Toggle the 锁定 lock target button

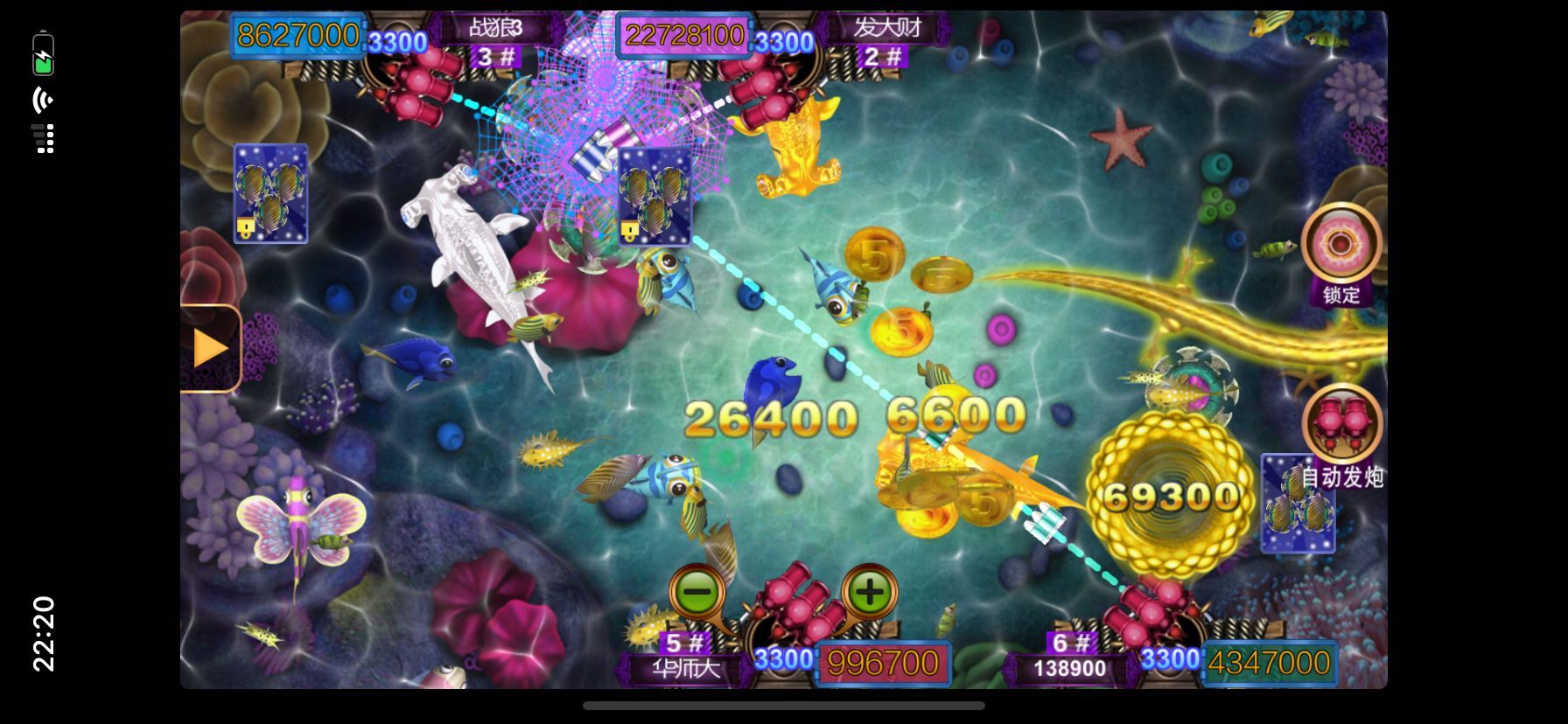pyautogui.click(x=1340, y=246)
